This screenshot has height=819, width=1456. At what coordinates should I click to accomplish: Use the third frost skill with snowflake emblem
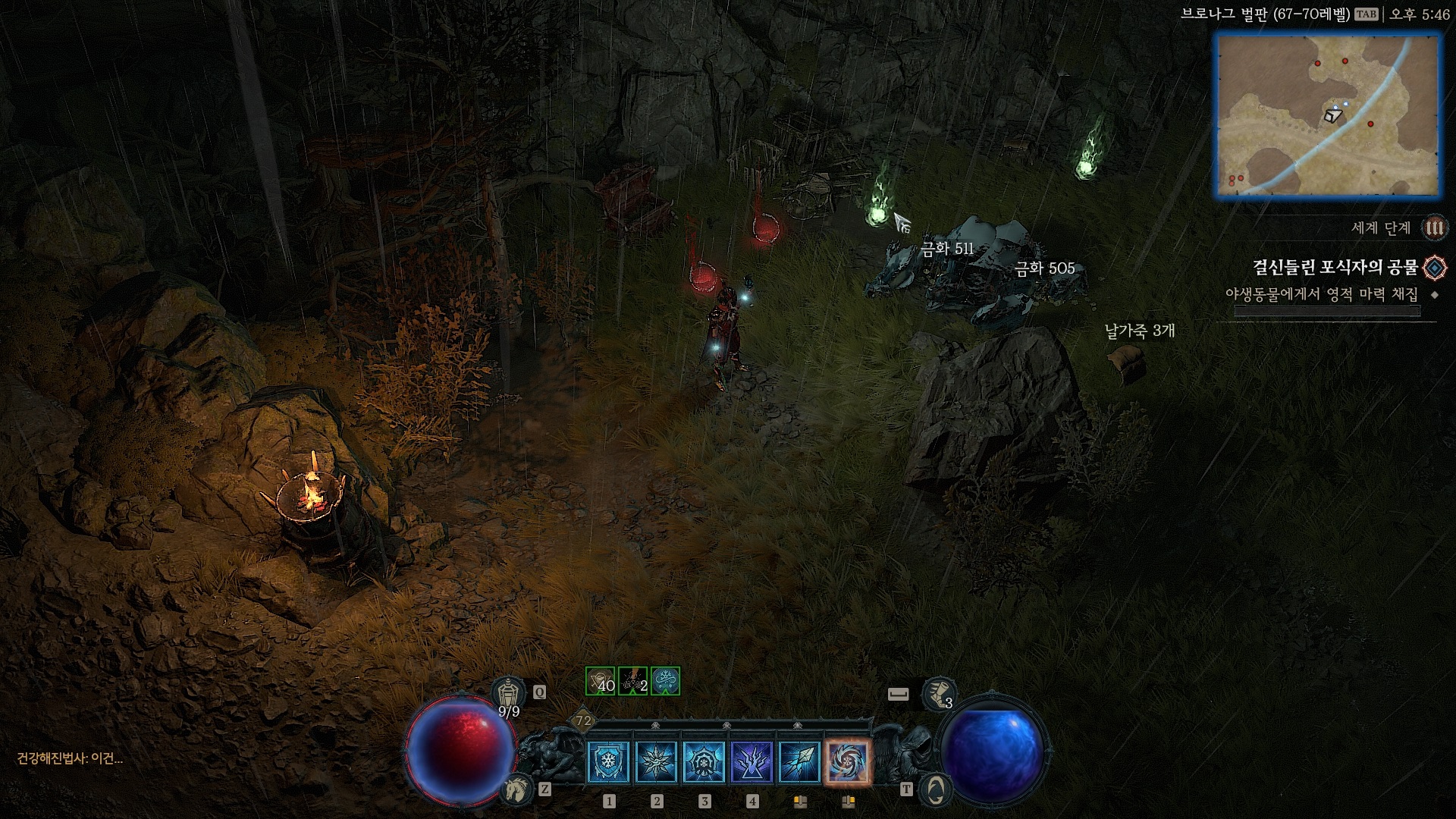click(704, 761)
